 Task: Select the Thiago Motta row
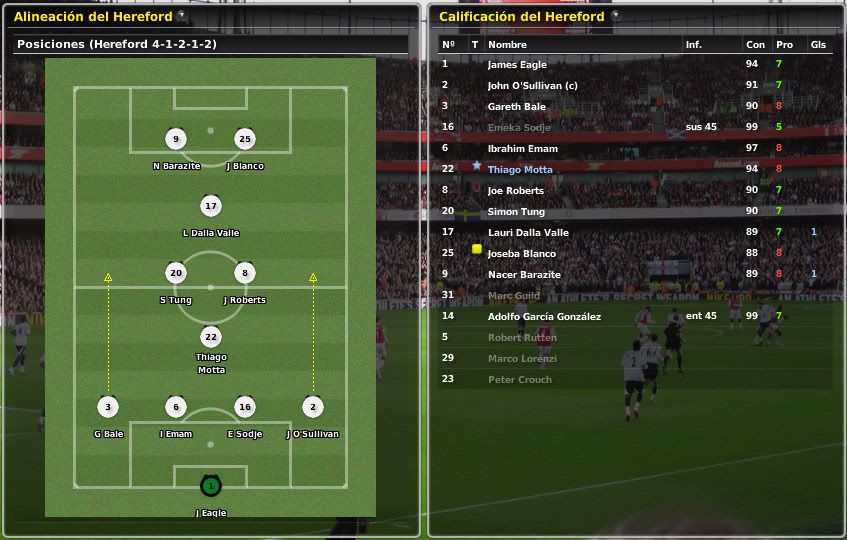pyautogui.click(x=520, y=170)
